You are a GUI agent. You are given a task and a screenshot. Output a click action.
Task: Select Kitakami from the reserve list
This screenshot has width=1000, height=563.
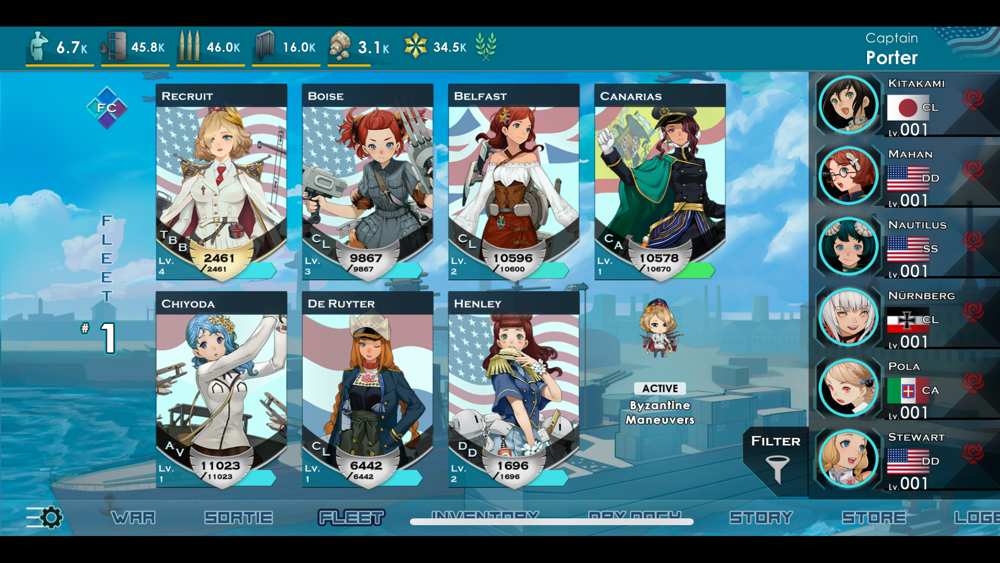coord(905,104)
